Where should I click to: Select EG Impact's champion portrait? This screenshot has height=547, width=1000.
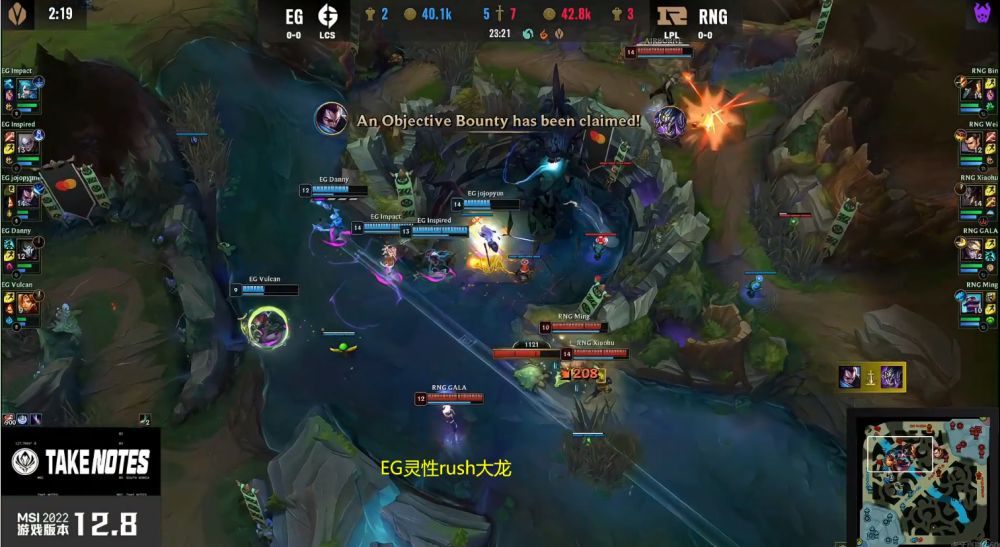(28, 89)
